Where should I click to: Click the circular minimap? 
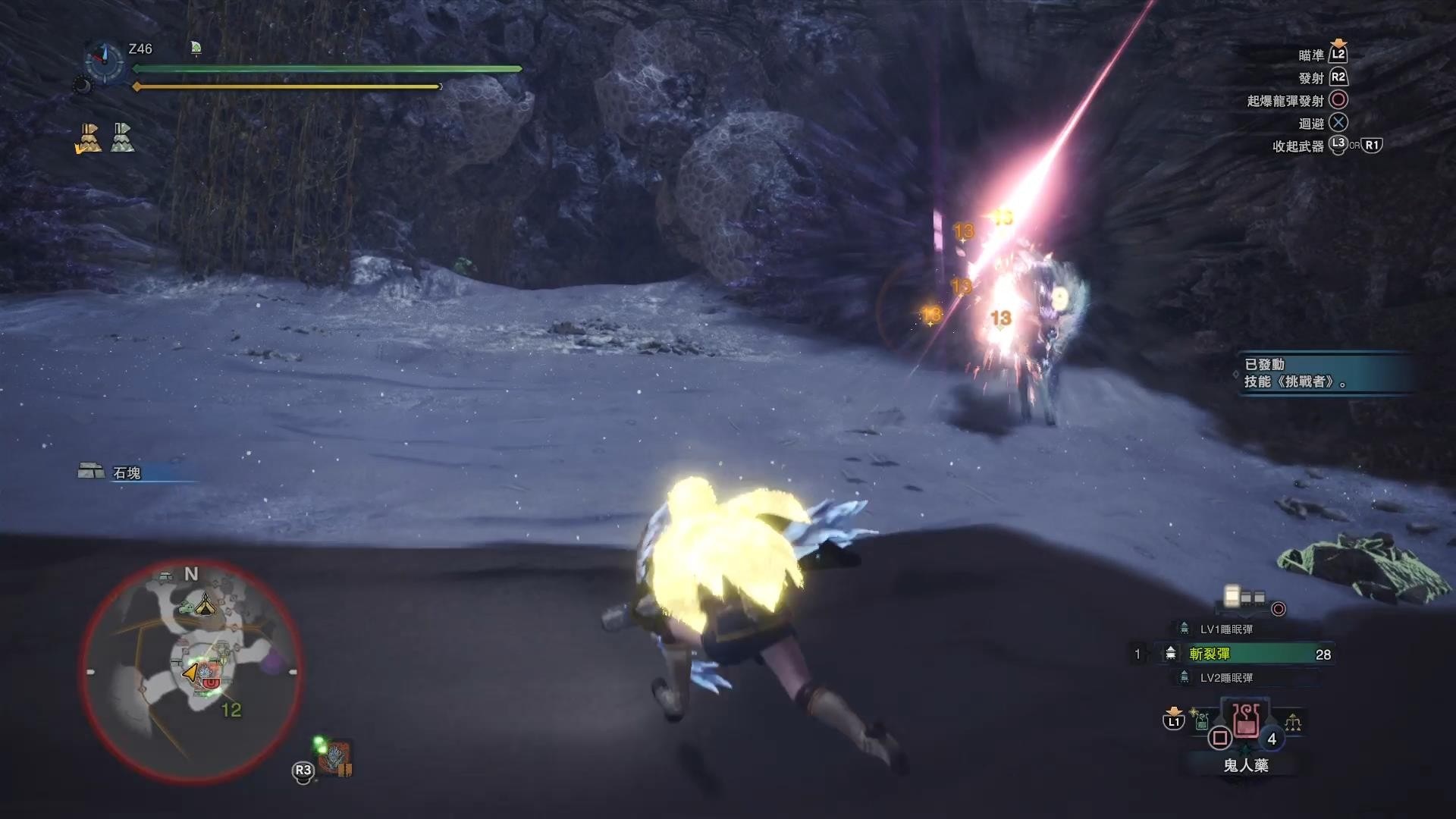pos(191,672)
